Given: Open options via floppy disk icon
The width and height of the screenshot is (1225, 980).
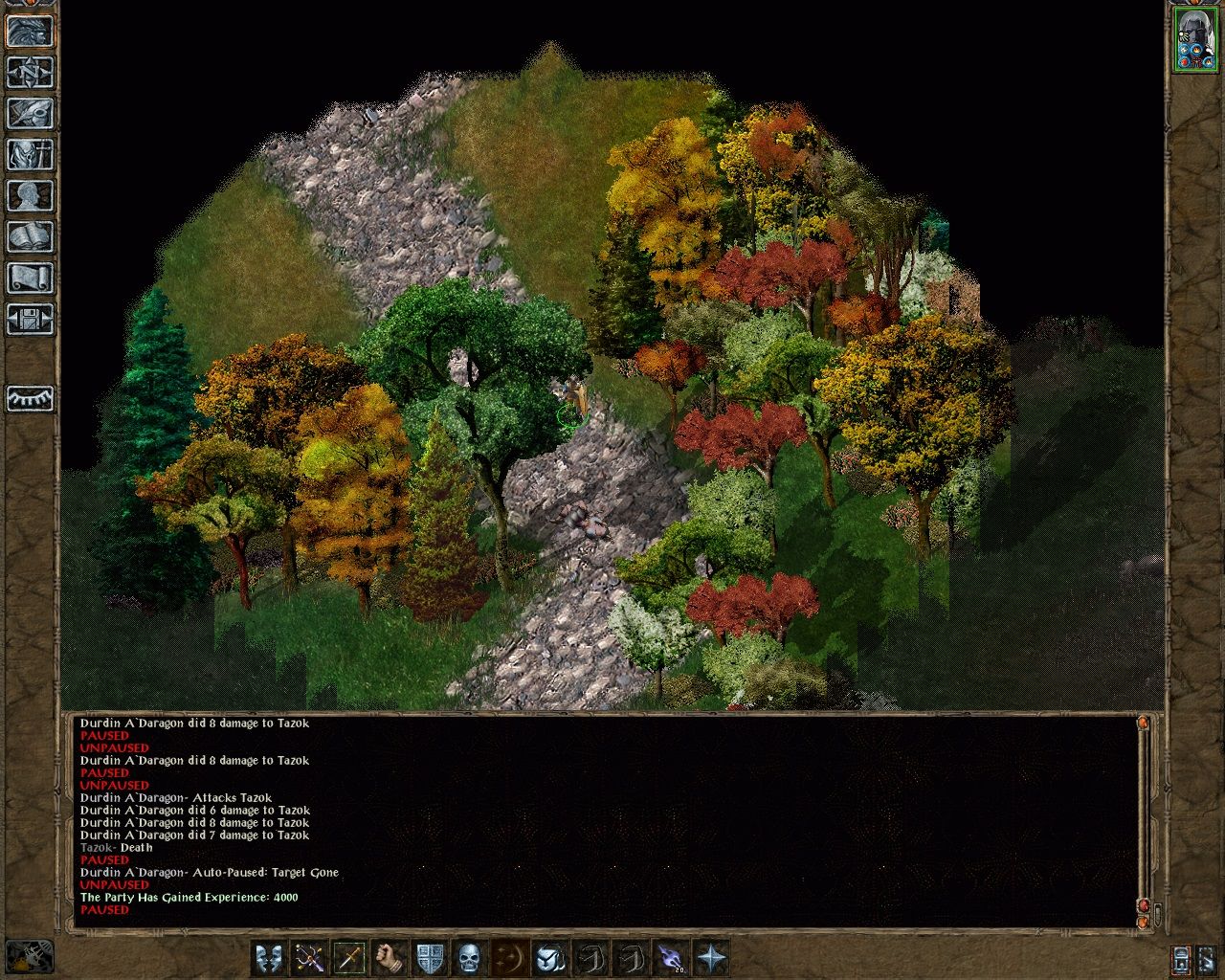Looking at the screenshot, I should pos(30,320).
